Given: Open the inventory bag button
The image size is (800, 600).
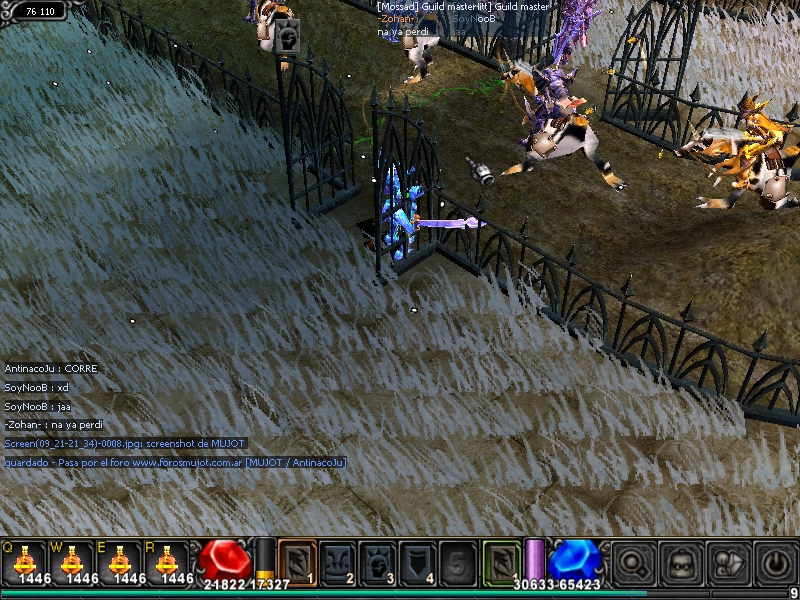Looking at the screenshot, I should [681, 562].
